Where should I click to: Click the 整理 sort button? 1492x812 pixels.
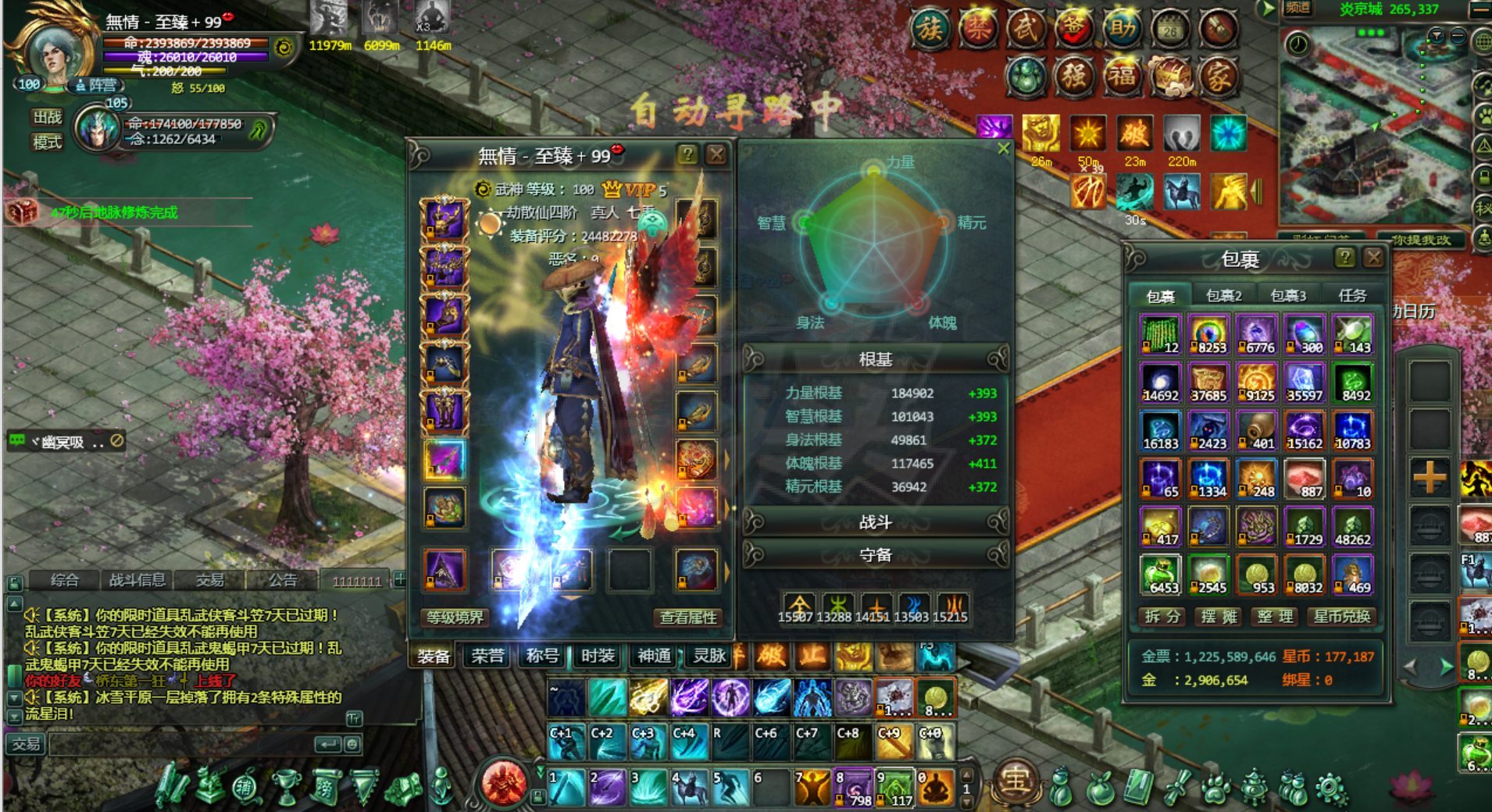pyautogui.click(x=1275, y=617)
